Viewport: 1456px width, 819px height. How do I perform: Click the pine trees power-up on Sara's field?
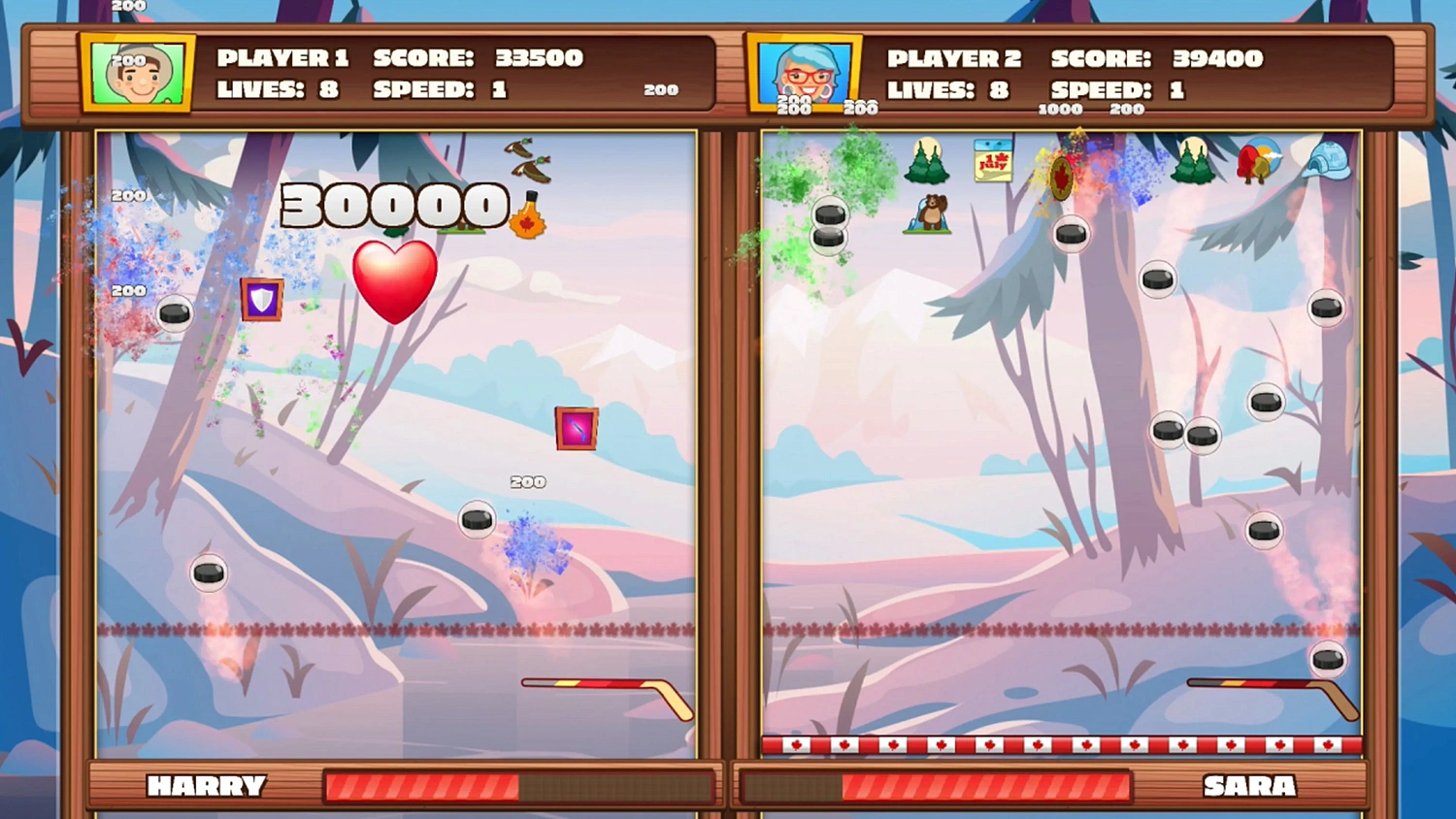(x=927, y=165)
